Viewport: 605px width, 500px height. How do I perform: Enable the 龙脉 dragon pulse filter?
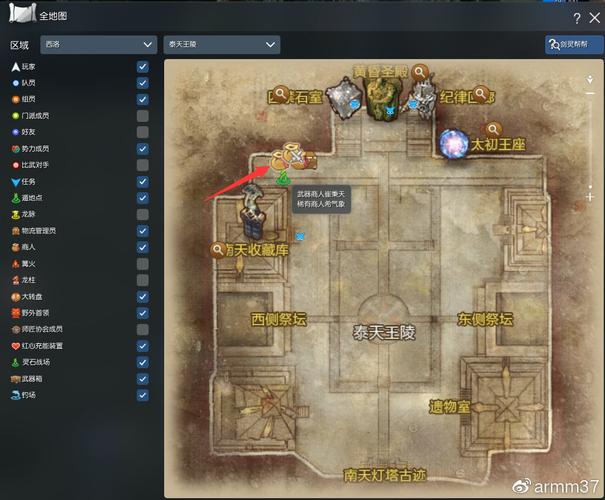point(143,214)
